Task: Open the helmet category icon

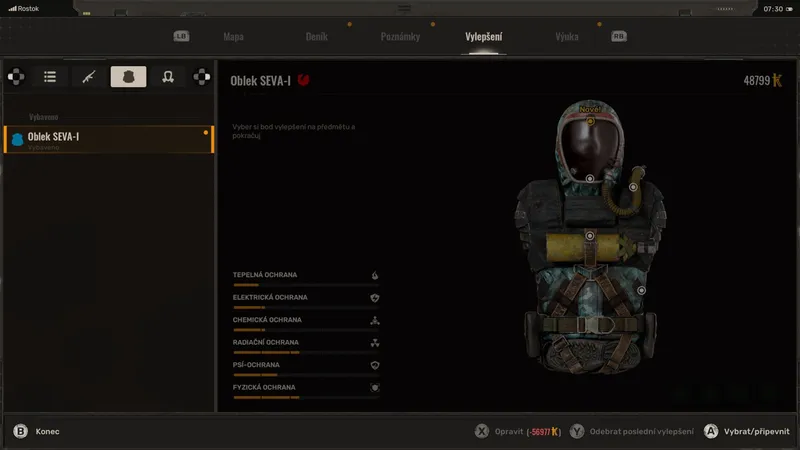Action: [x=168, y=77]
